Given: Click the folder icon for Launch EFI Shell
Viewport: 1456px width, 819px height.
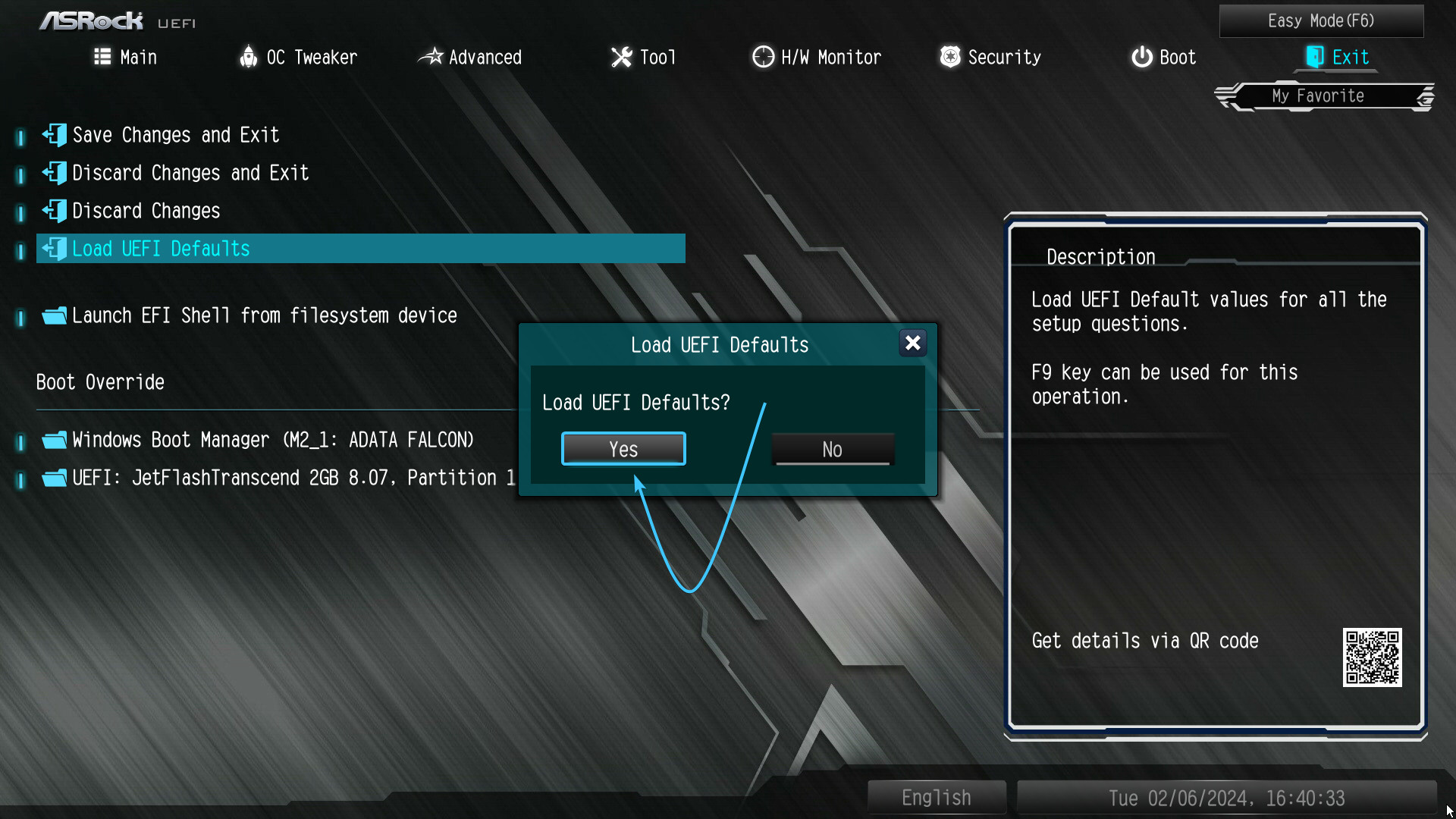Looking at the screenshot, I should [54, 315].
